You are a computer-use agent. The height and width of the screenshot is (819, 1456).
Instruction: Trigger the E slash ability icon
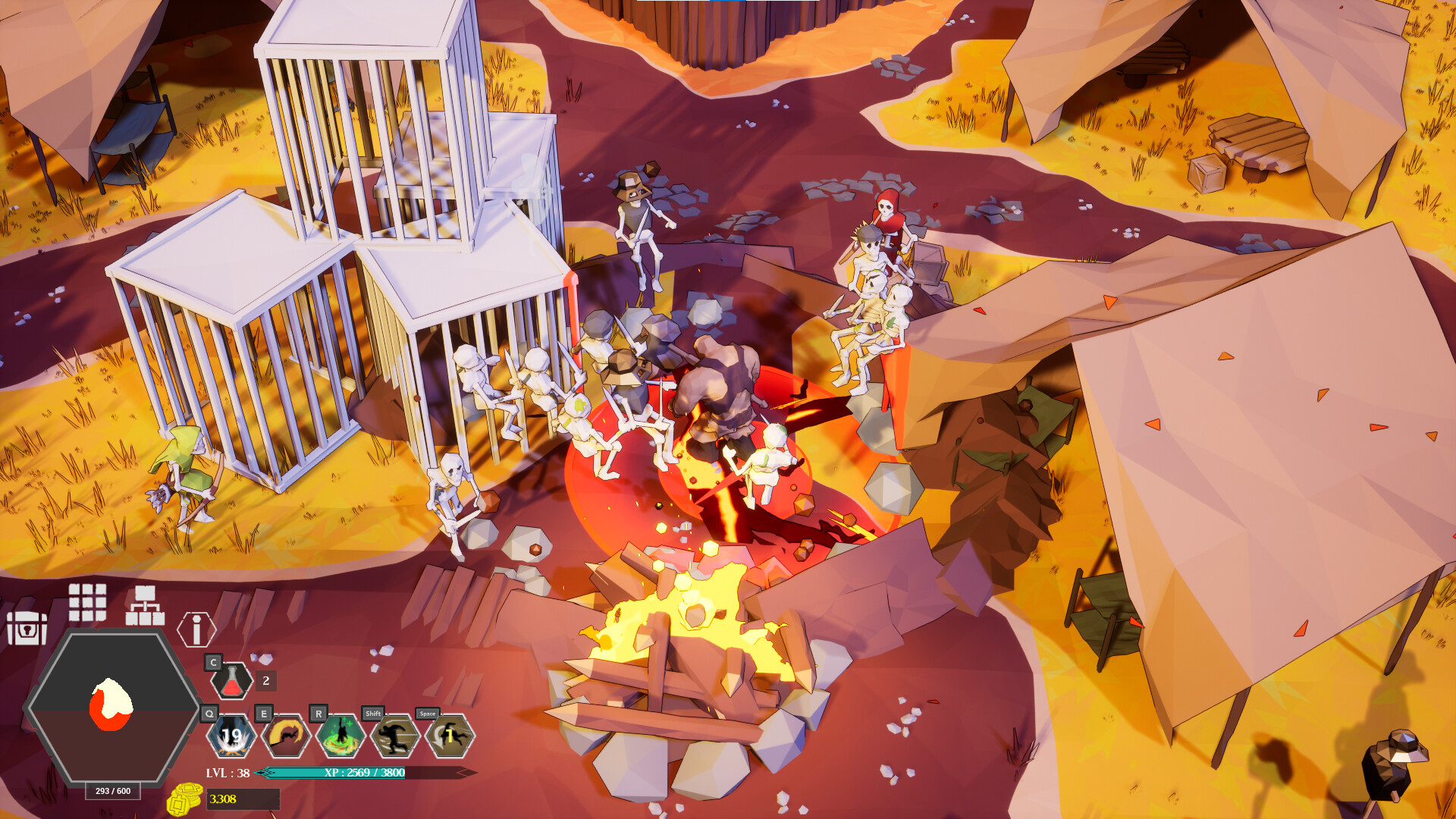click(287, 737)
